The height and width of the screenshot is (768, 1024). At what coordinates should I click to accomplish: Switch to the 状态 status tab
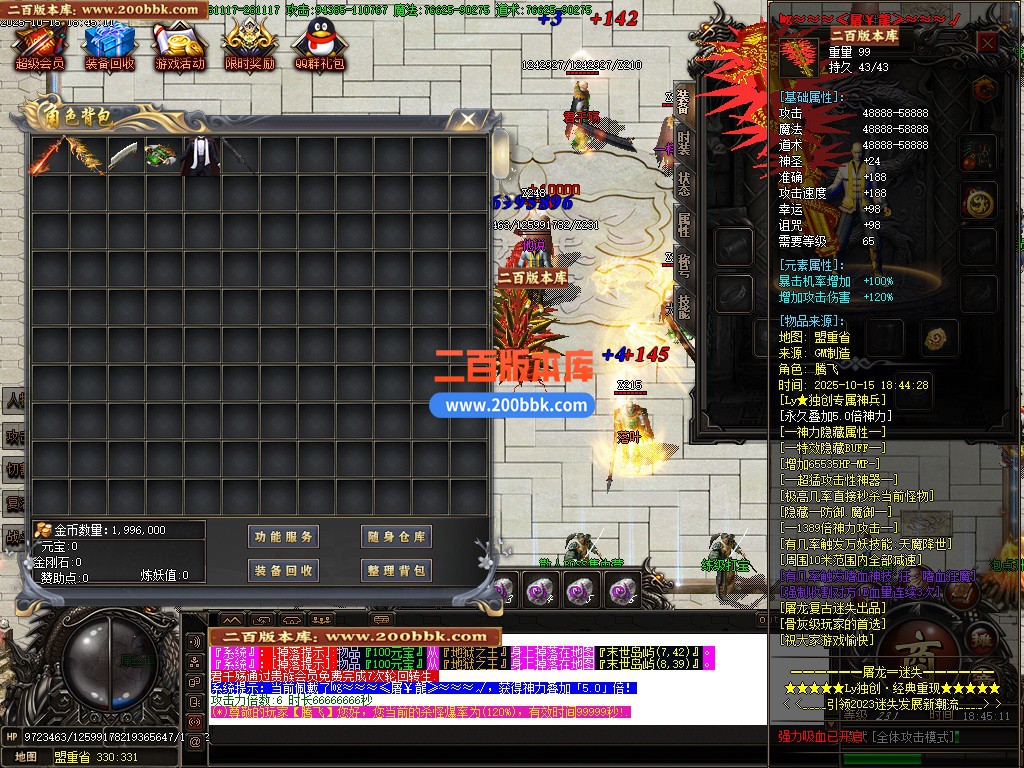tap(684, 183)
